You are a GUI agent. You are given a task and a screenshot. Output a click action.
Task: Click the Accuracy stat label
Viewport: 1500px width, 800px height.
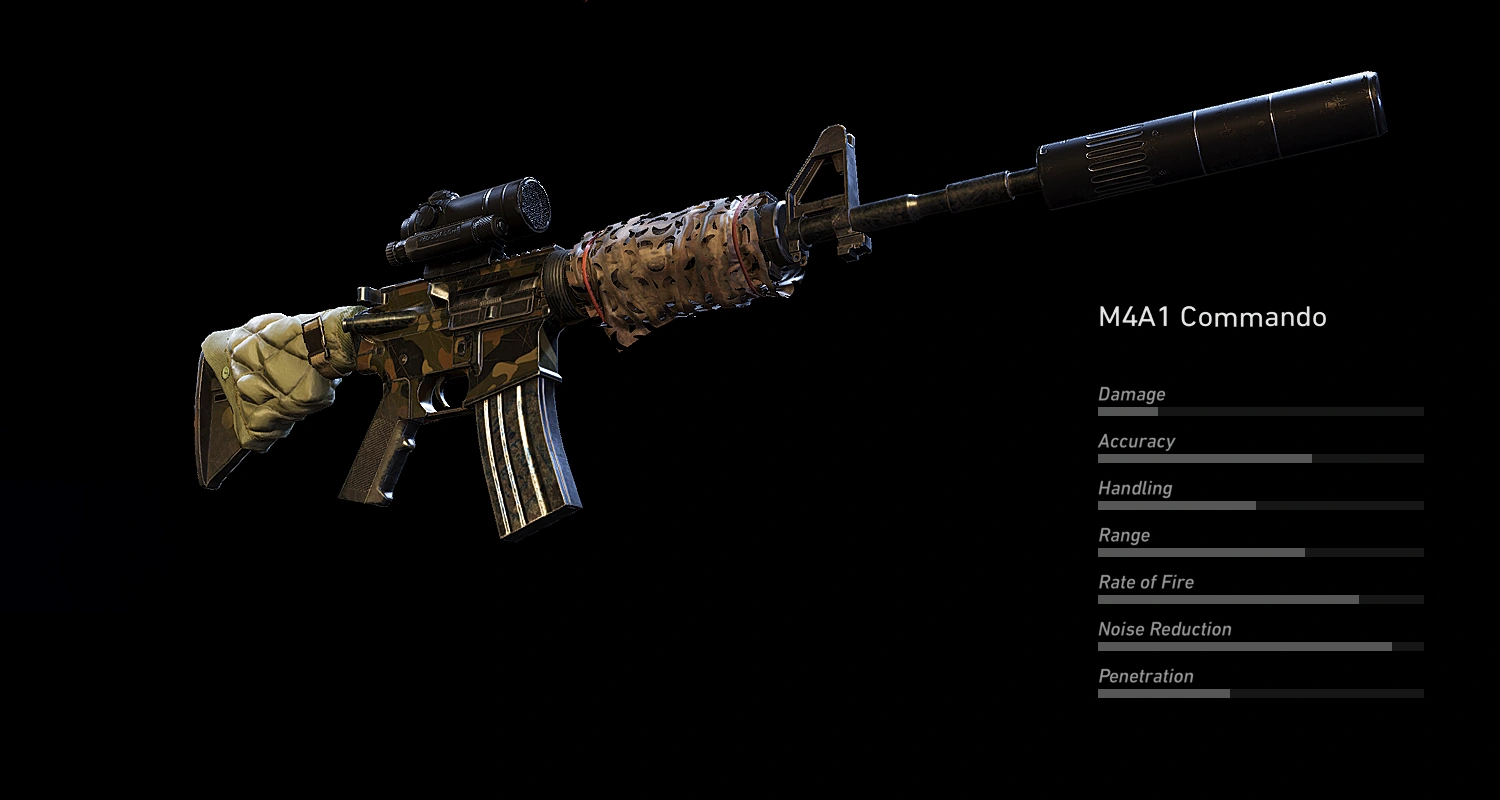pyautogui.click(x=1137, y=441)
